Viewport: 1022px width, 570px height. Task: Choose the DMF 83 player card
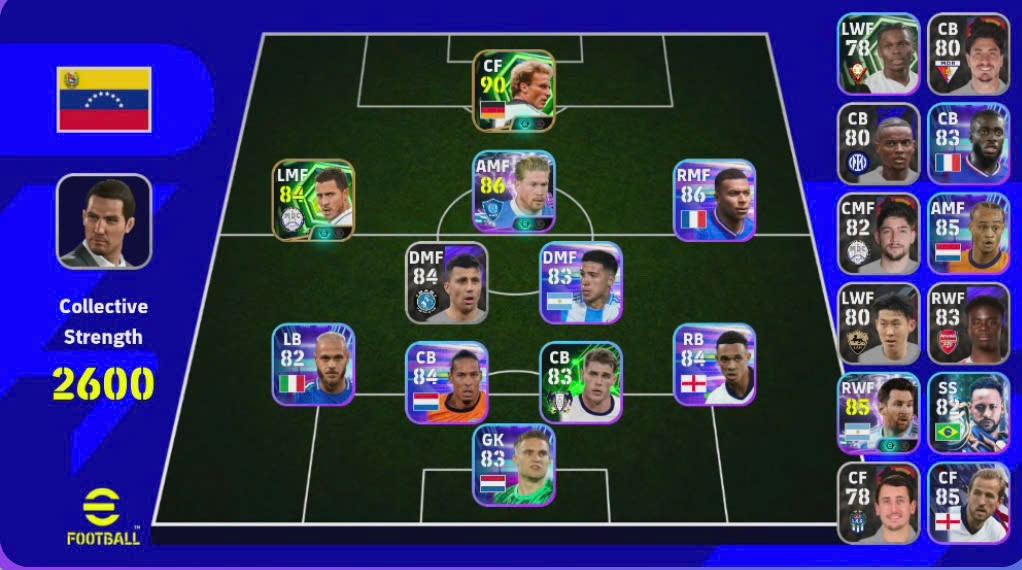coord(581,282)
